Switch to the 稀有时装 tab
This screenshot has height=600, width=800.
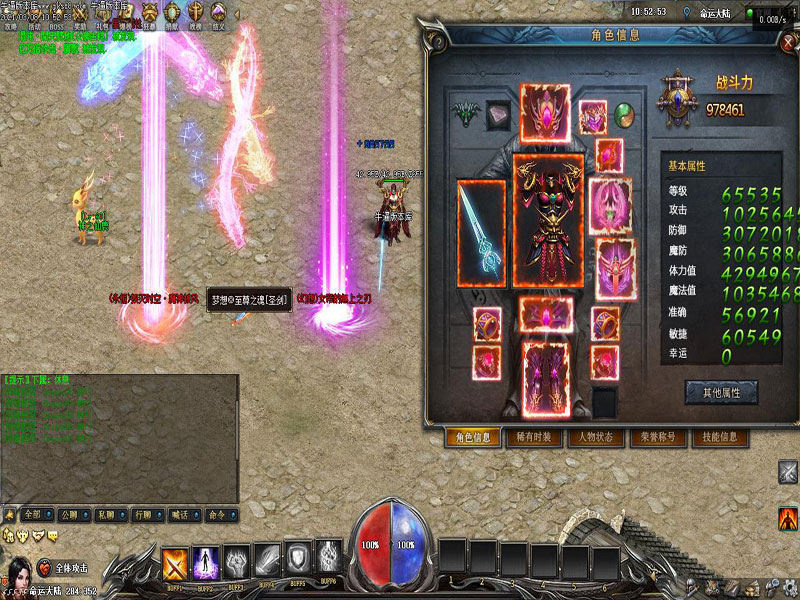coord(534,437)
